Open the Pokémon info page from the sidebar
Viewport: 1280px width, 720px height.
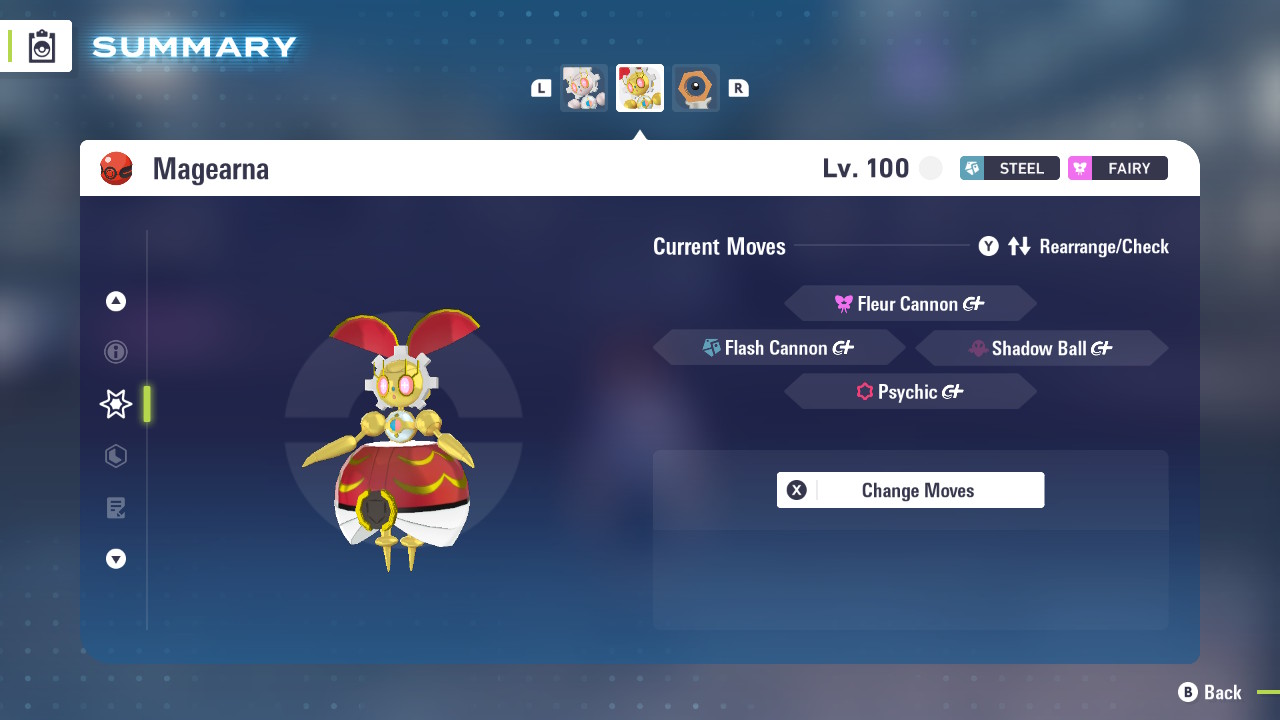pos(116,352)
